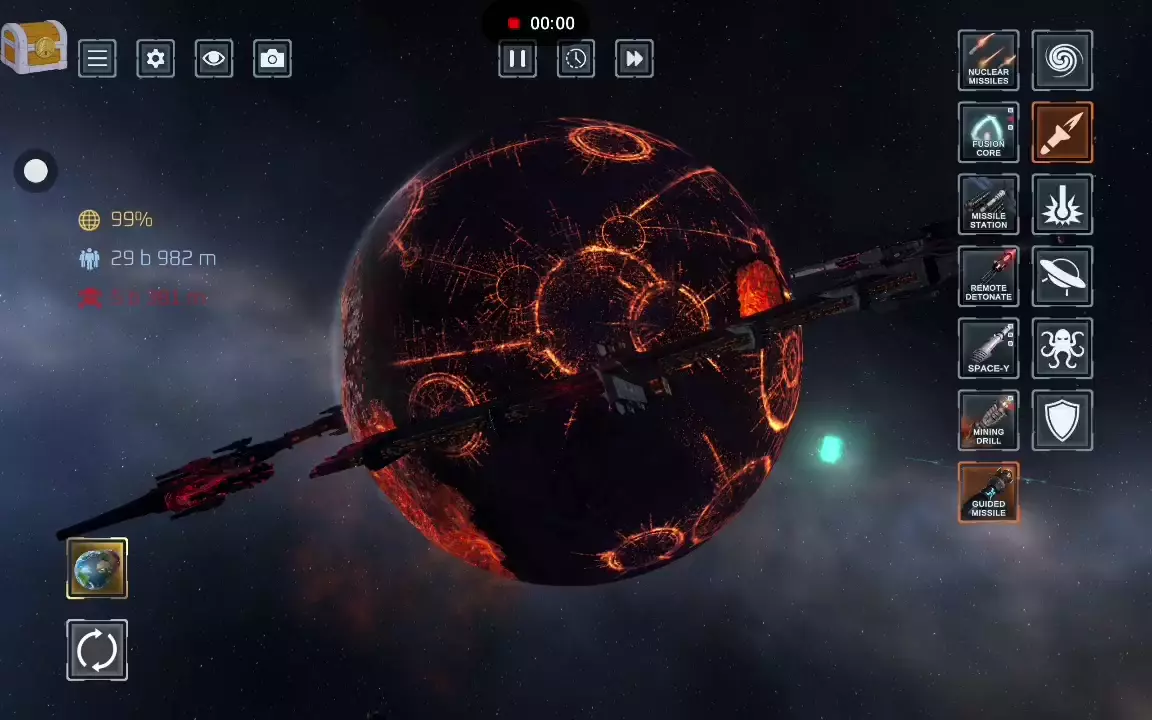The image size is (1152, 720).
Task: Reset the planet with the circular arrows button
Action: point(97,650)
